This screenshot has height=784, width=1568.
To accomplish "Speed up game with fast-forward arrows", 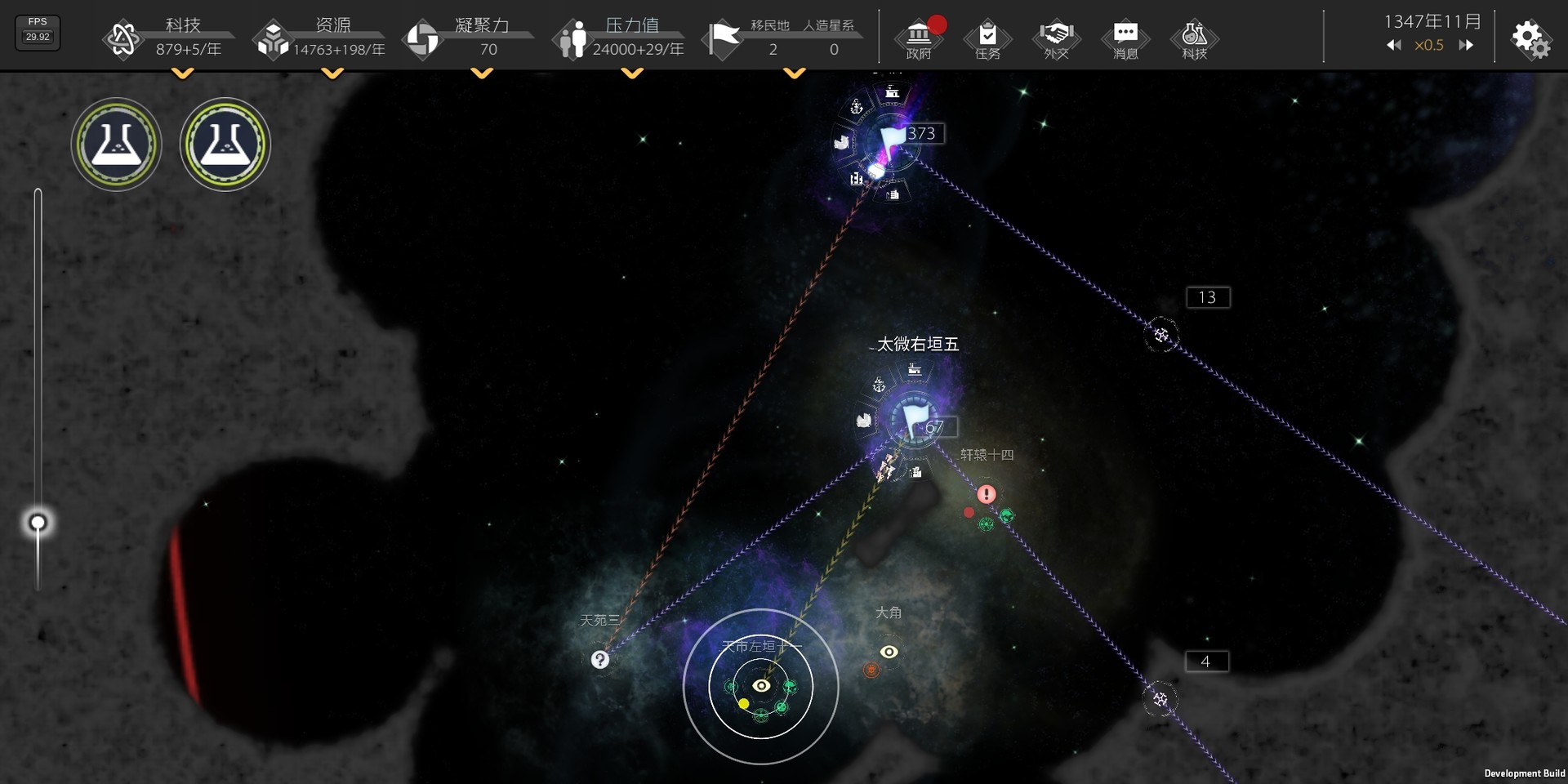I will 1466,46.
